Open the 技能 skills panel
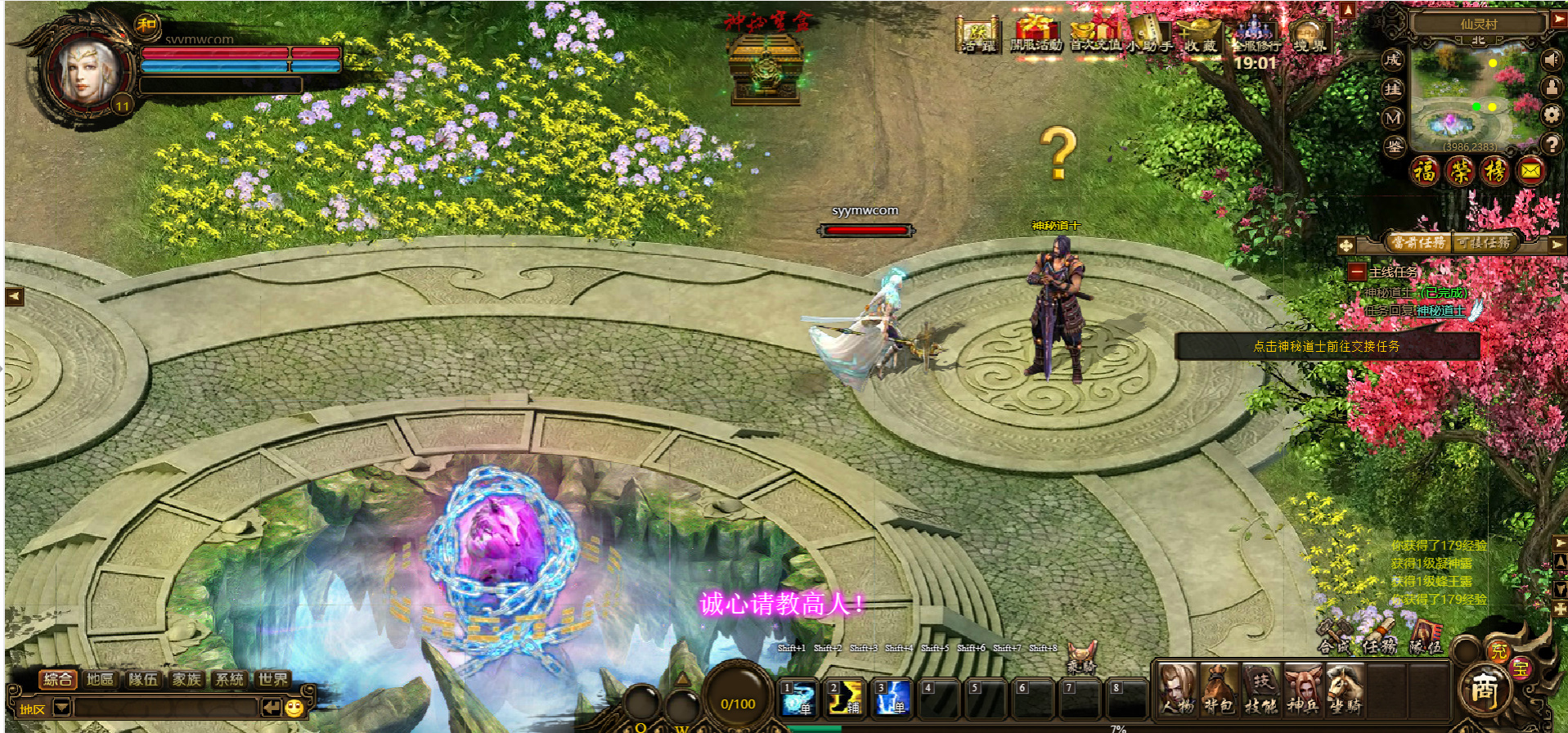This screenshot has width=1568, height=733. tap(1260, 690)
